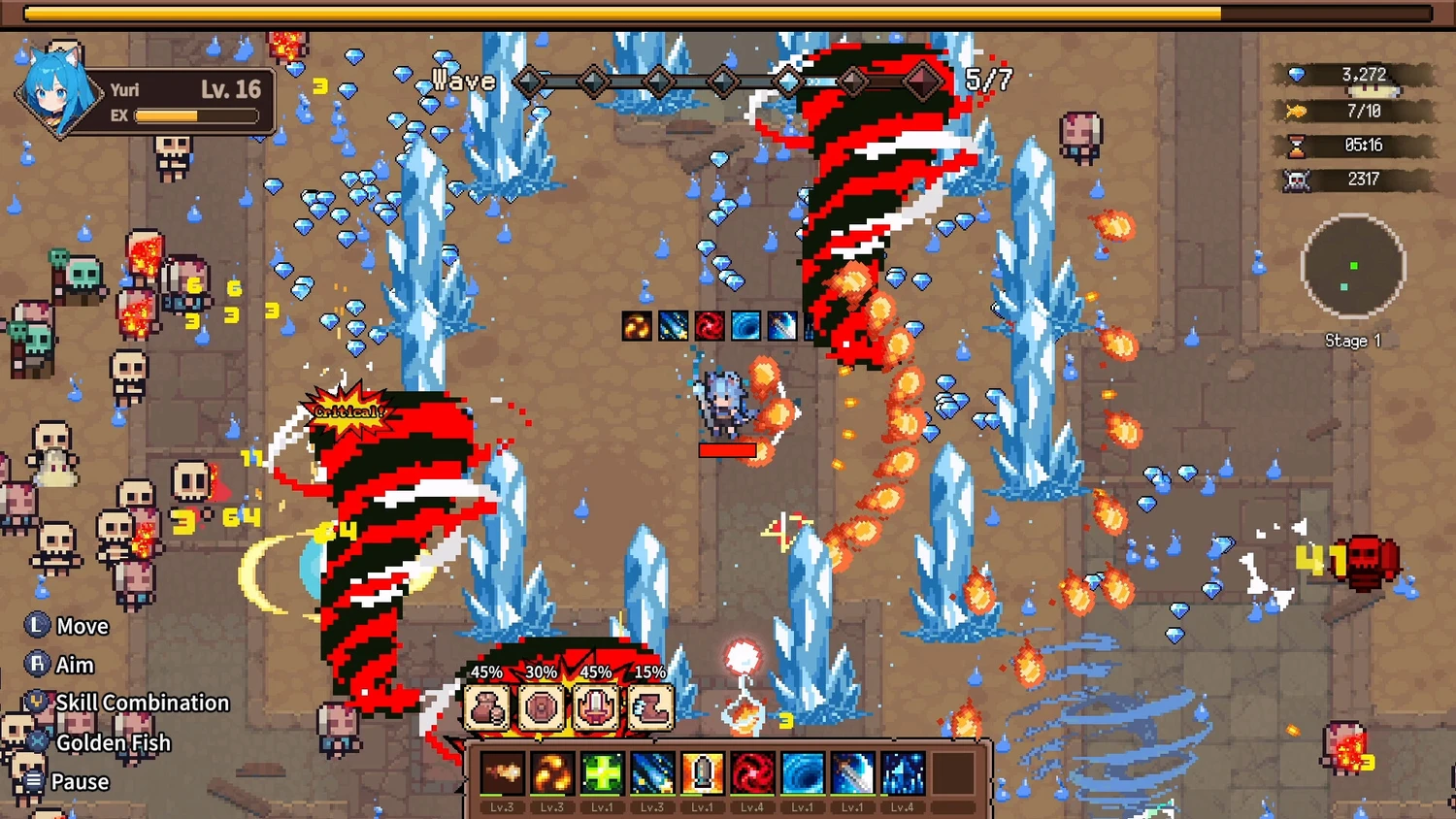Select the sword slash skill in the skill bar
1456x819 pixels.
(x=852, y=774)
